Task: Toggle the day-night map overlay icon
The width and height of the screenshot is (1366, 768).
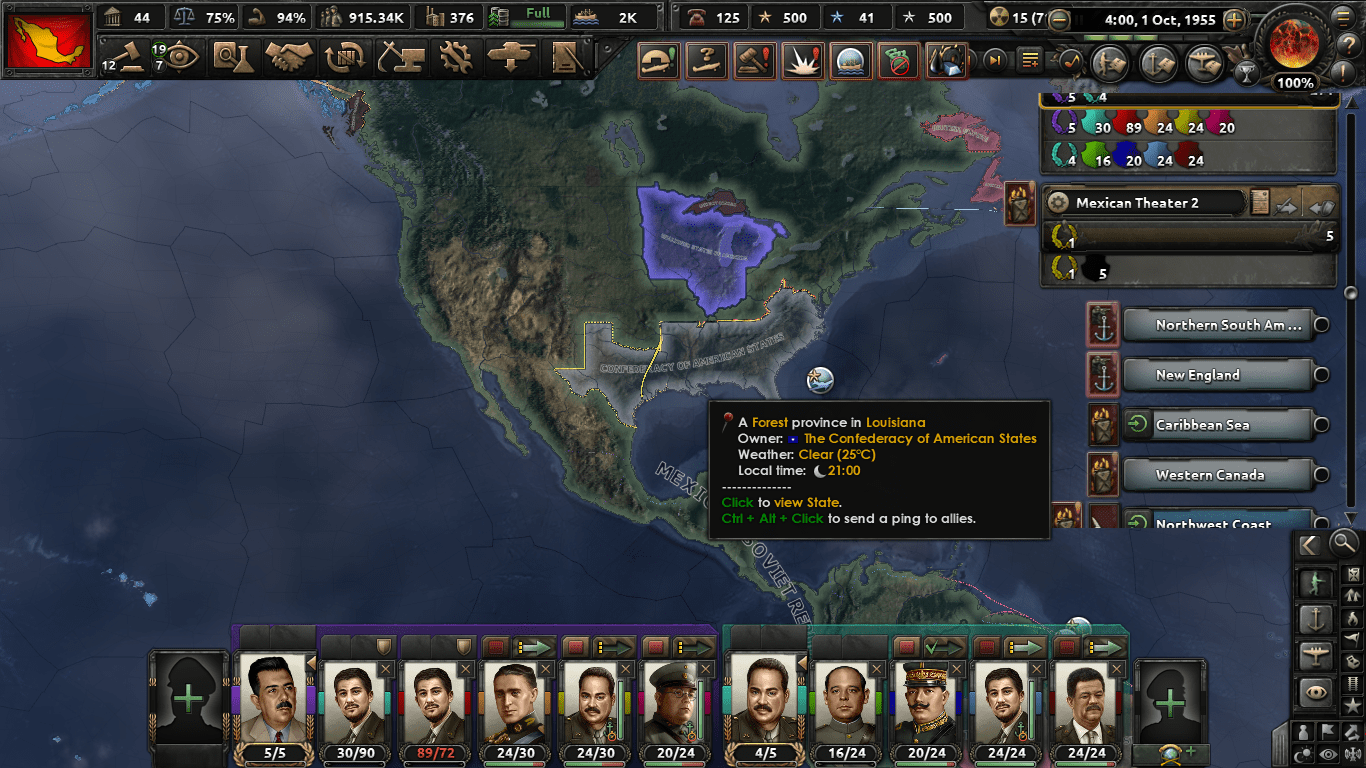Action: coord(1301,754)
